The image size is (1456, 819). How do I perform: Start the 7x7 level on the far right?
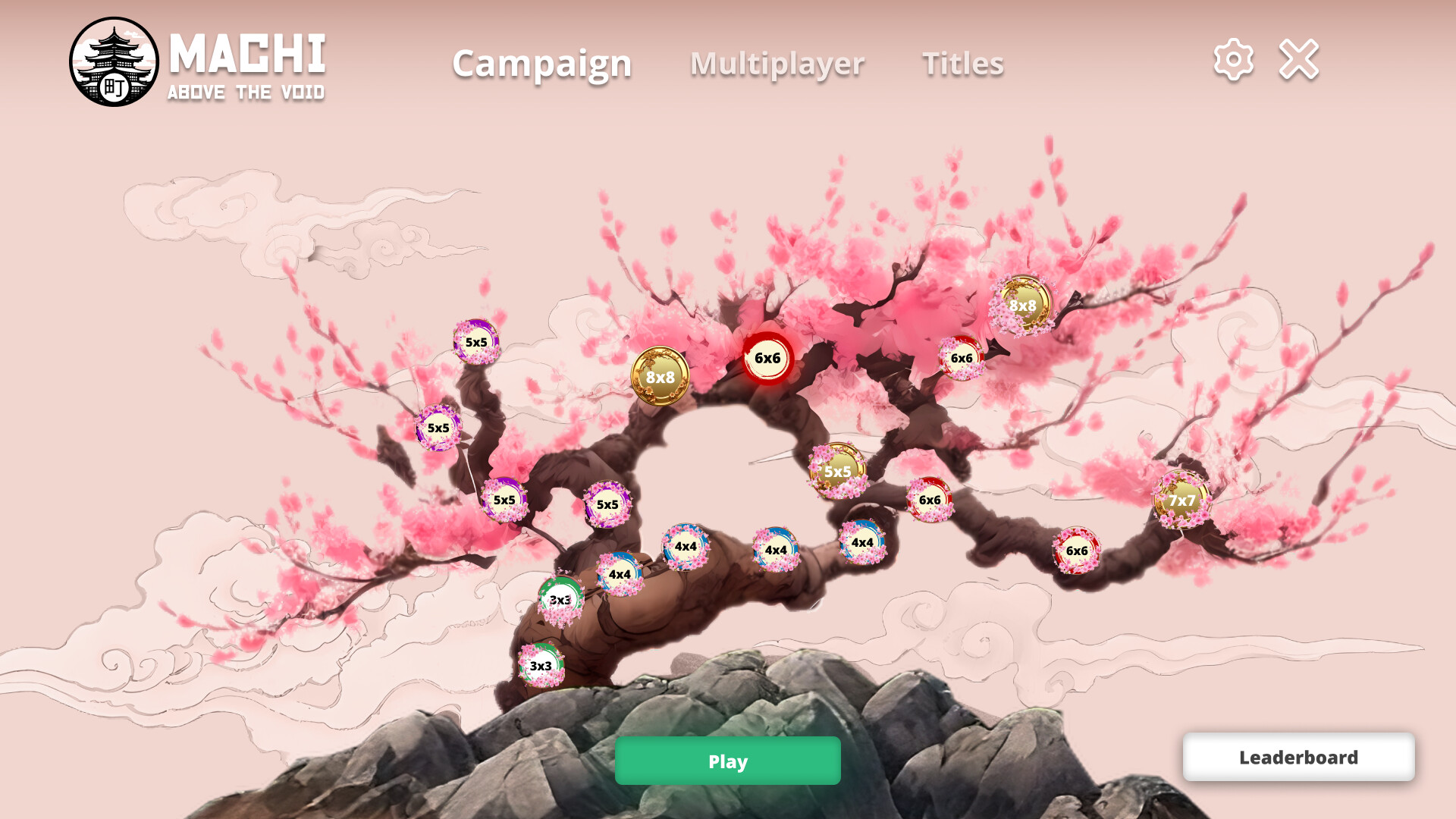1181,501
